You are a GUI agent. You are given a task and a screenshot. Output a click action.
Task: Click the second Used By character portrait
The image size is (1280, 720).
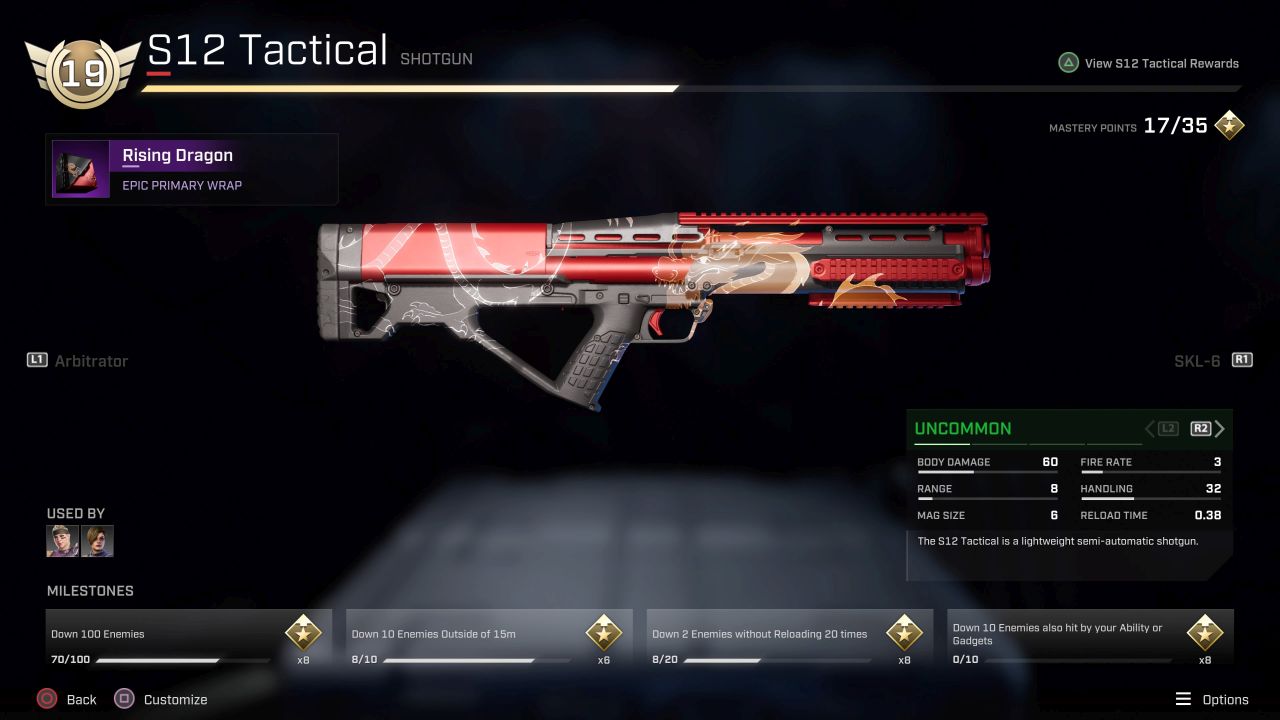97,541
